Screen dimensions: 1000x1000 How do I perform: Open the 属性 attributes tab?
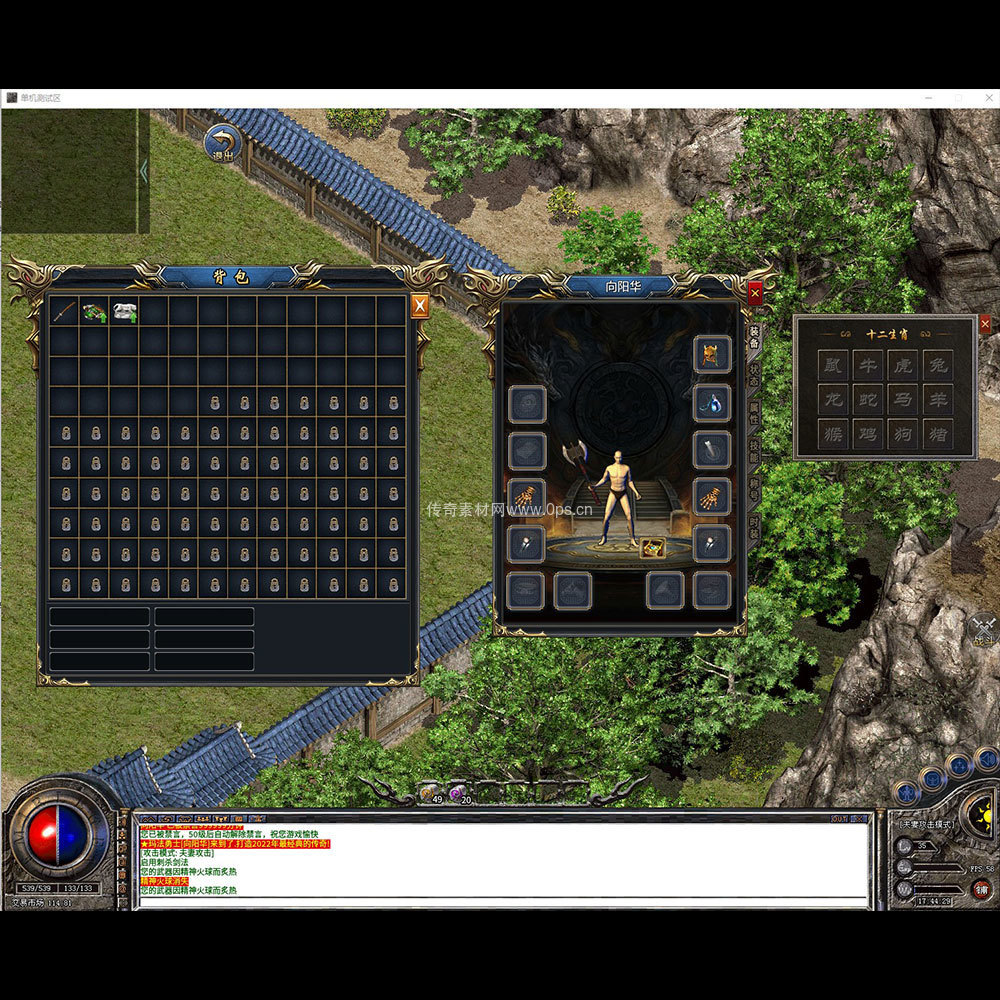(755, 414)
